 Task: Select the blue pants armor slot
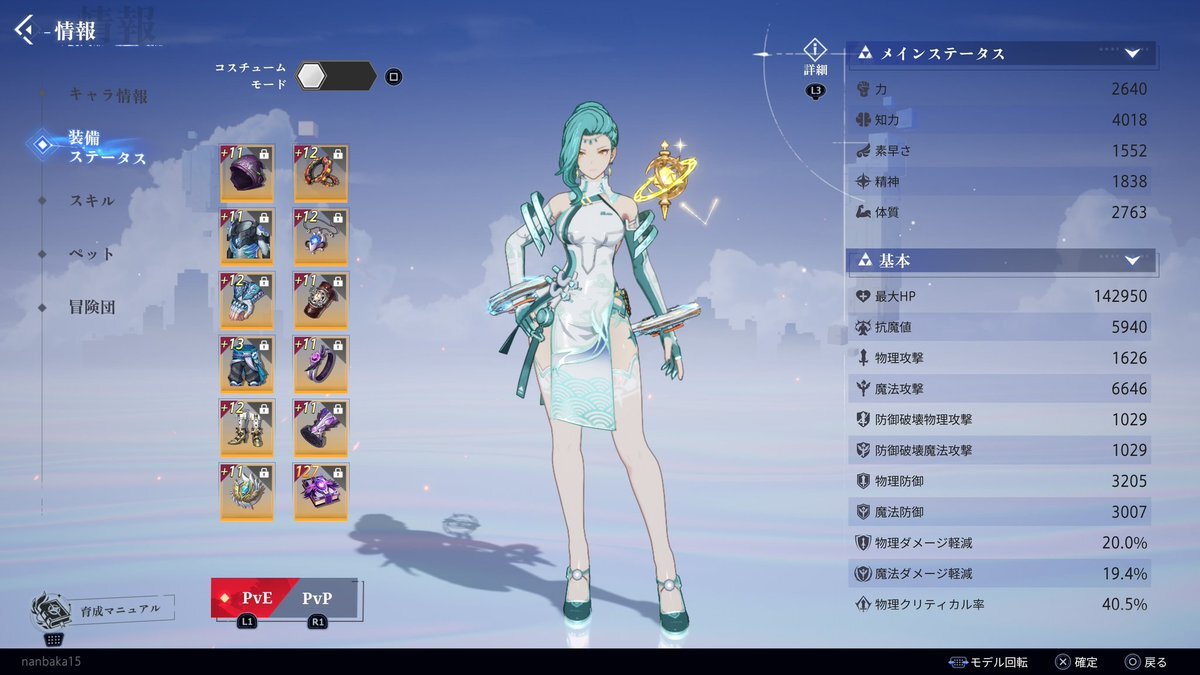(247, 364)
